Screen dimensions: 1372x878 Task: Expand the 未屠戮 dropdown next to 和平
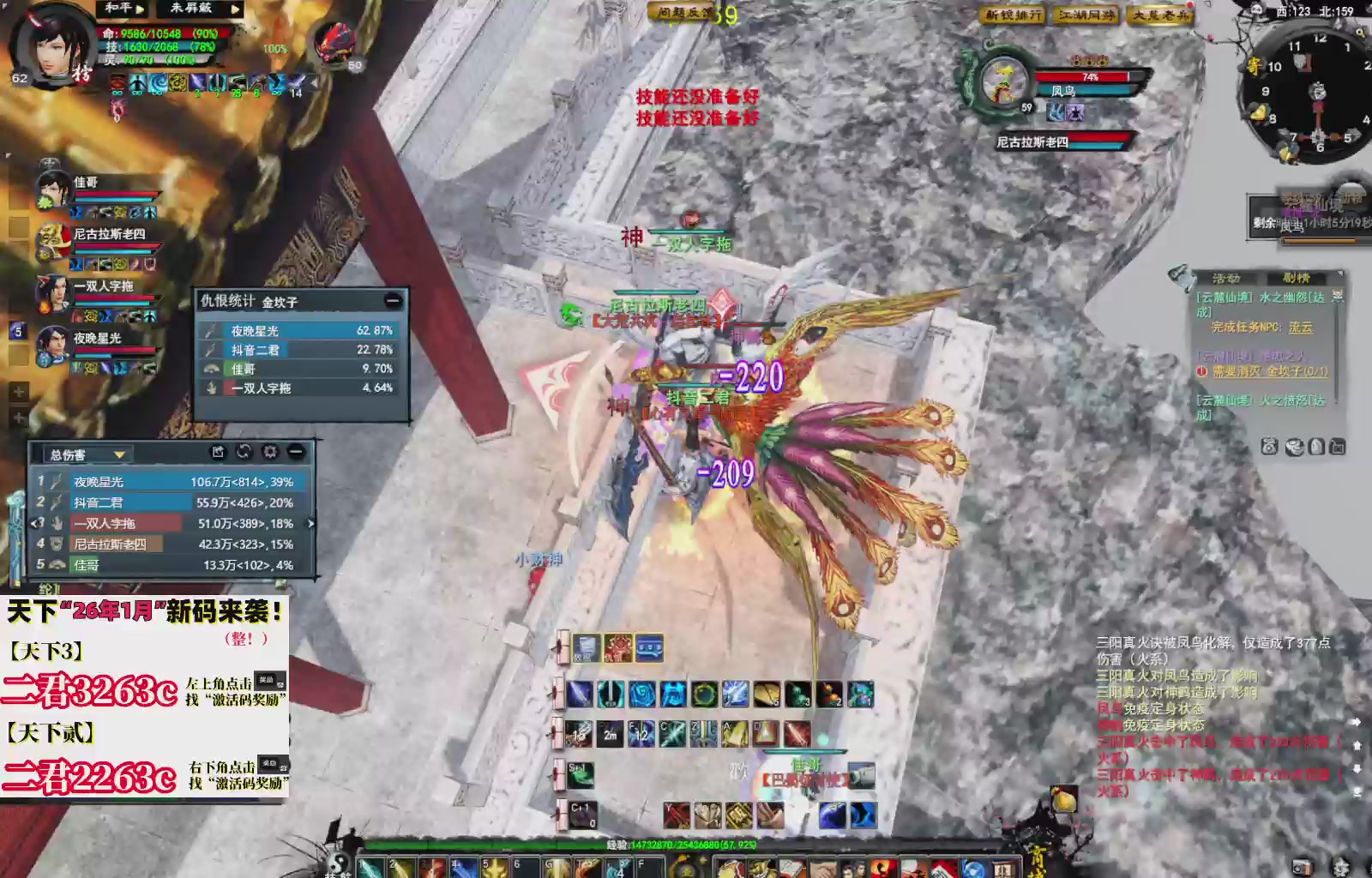[x=237, y=9]
